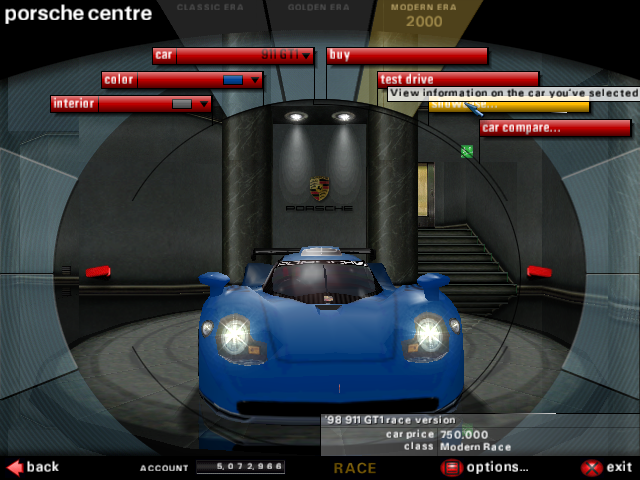Open the color dropdown
The width and height of the screenshot is (640, 480).
point(254,80)
